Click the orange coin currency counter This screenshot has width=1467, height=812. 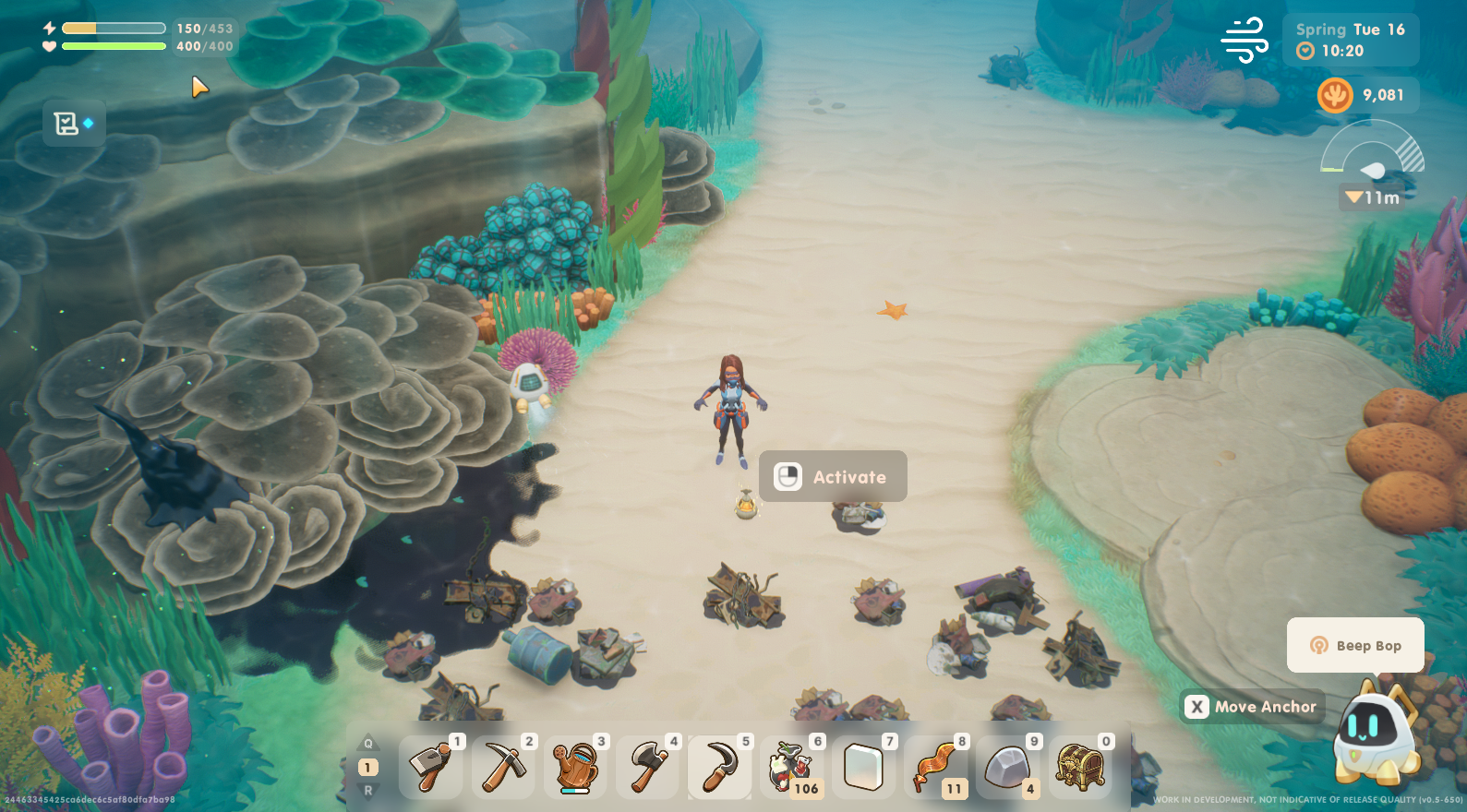click(1366, 95)
